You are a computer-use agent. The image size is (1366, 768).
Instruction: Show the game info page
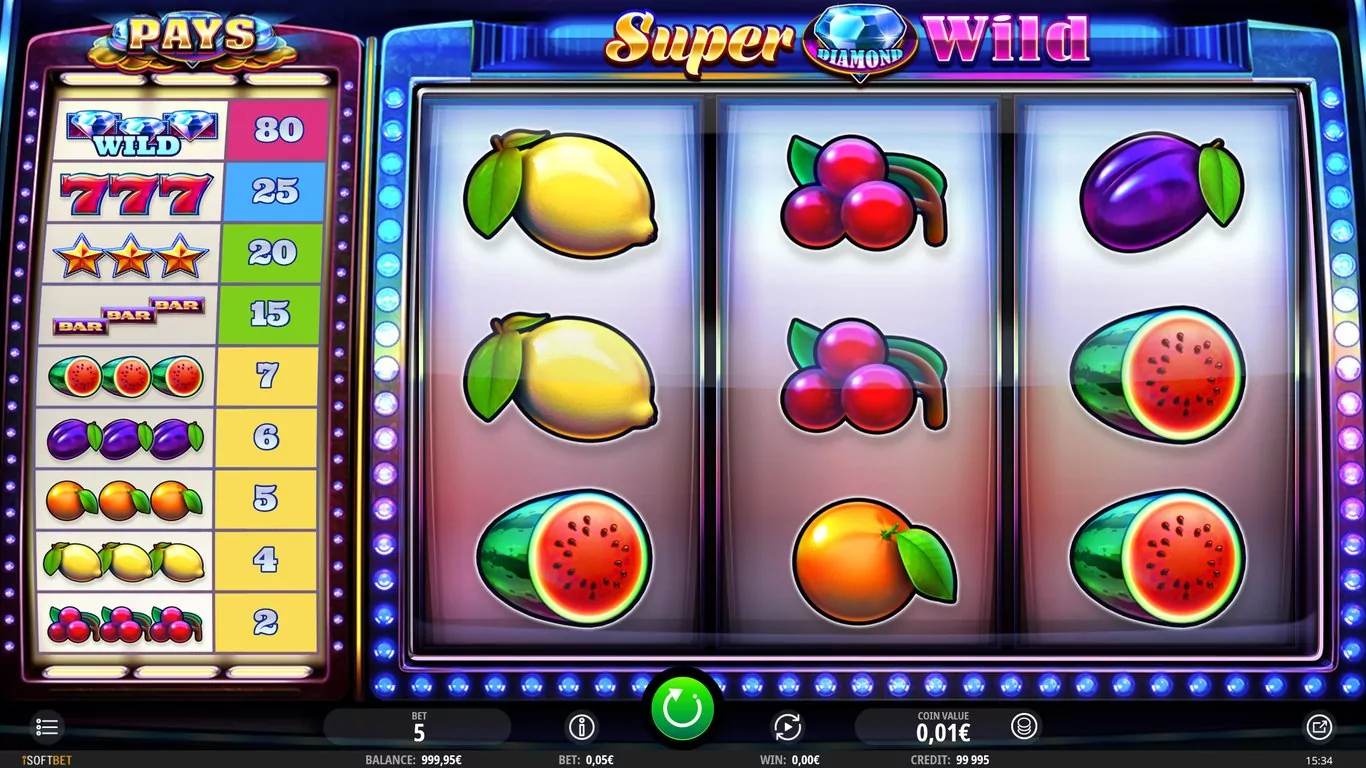581,727
